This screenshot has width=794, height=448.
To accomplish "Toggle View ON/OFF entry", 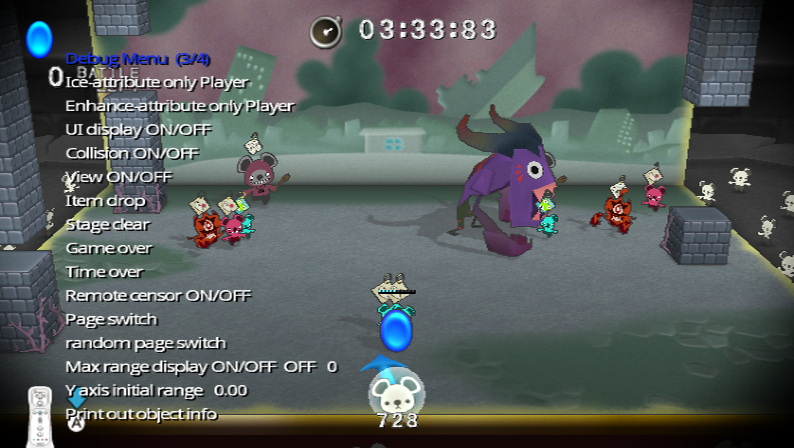I will pos(119,177).
